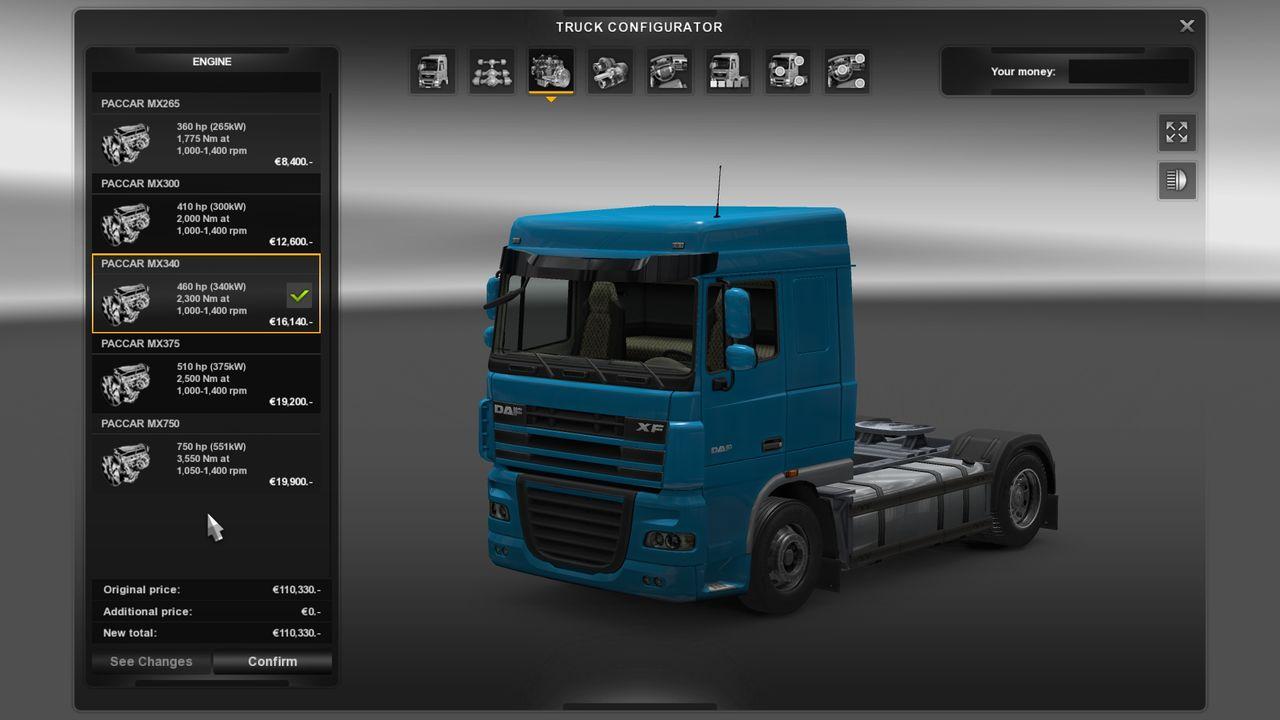This screenshot has height=720, width=1280.
Task: Switch to the chassis category tab
Action: click(492, 71)
